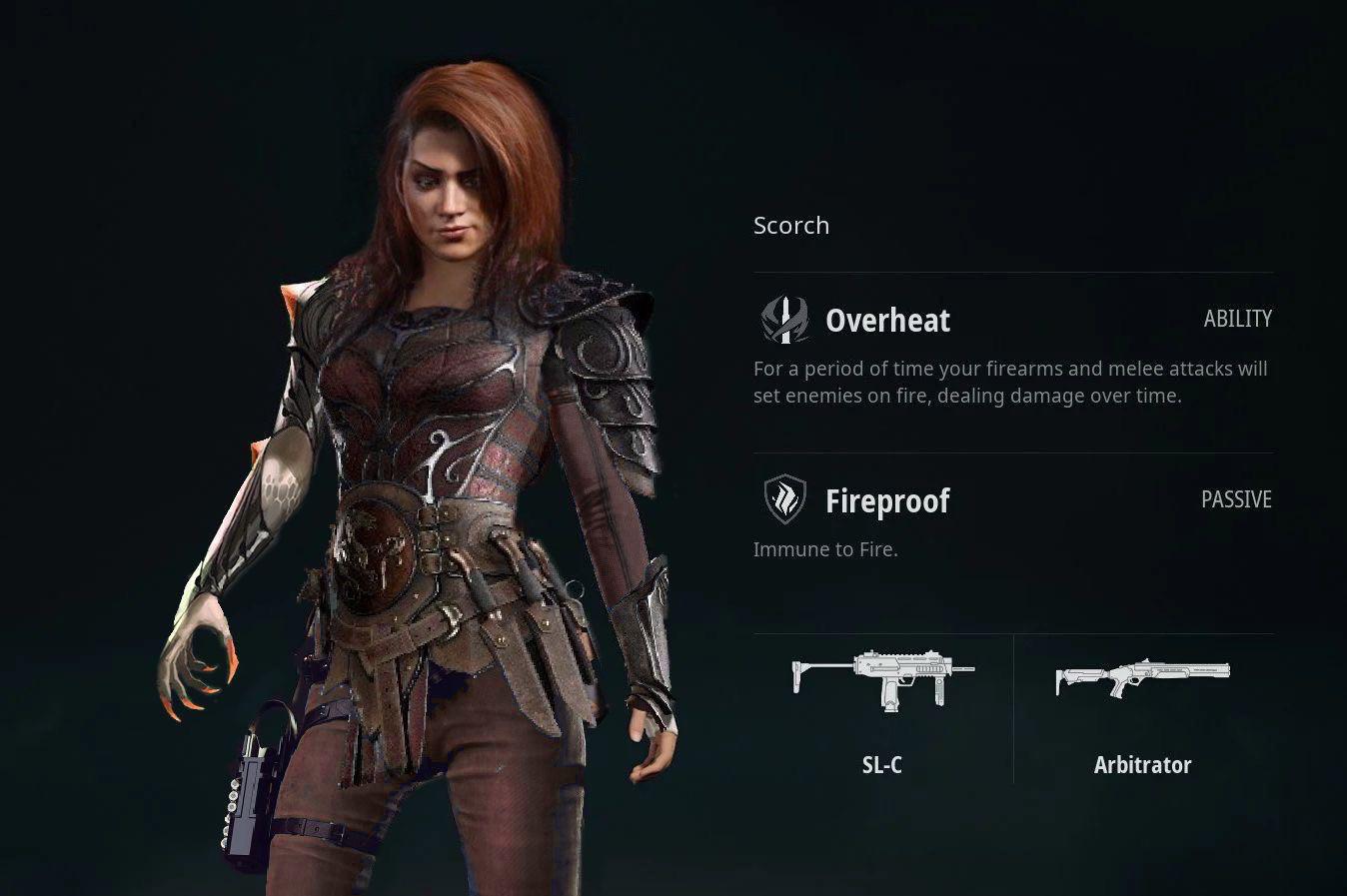
Task: Select the Arbitrator shotgun
Action: click(x=1142, y=678)
